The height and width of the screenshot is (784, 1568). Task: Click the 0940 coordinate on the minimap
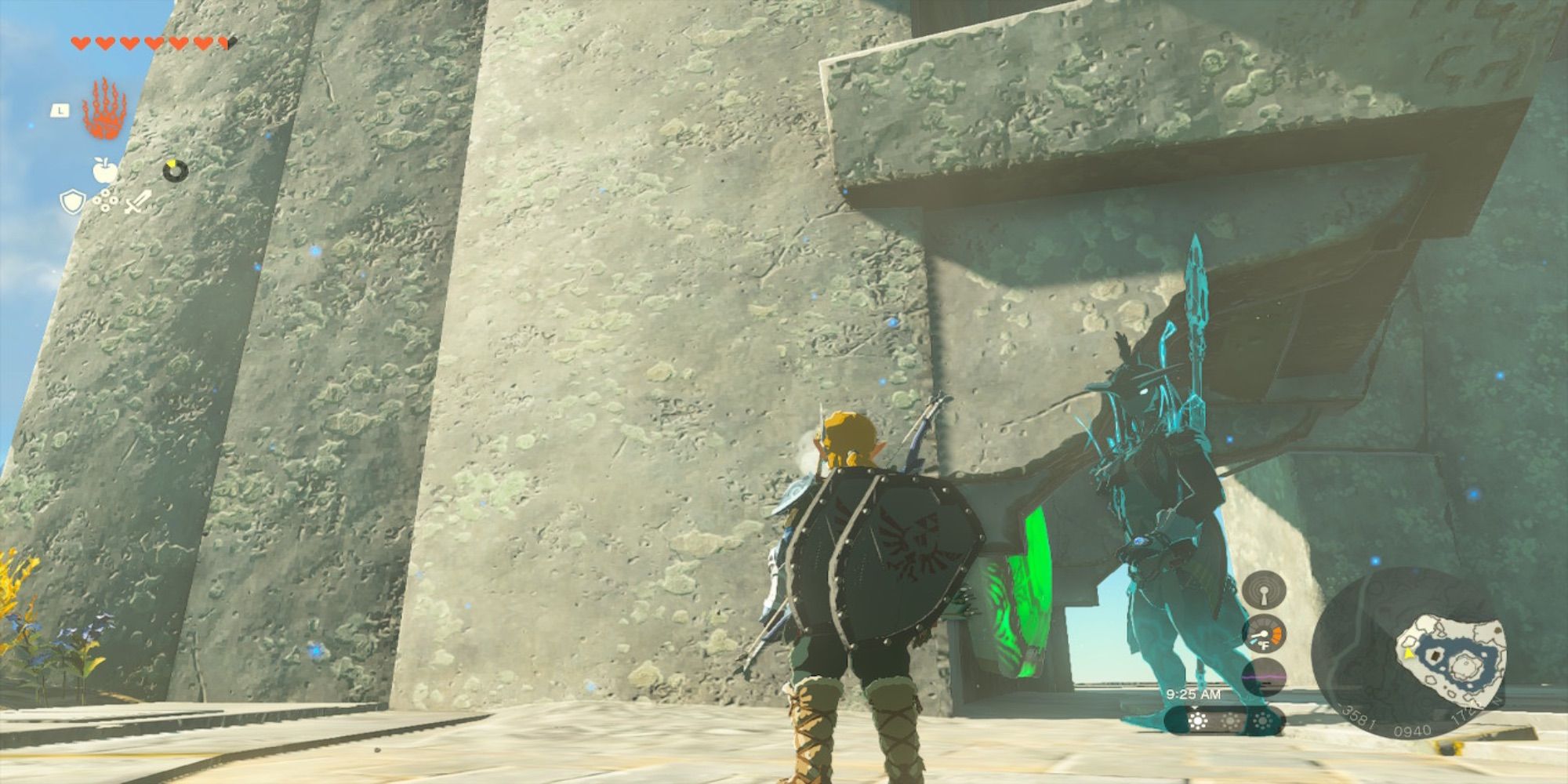1413,729
